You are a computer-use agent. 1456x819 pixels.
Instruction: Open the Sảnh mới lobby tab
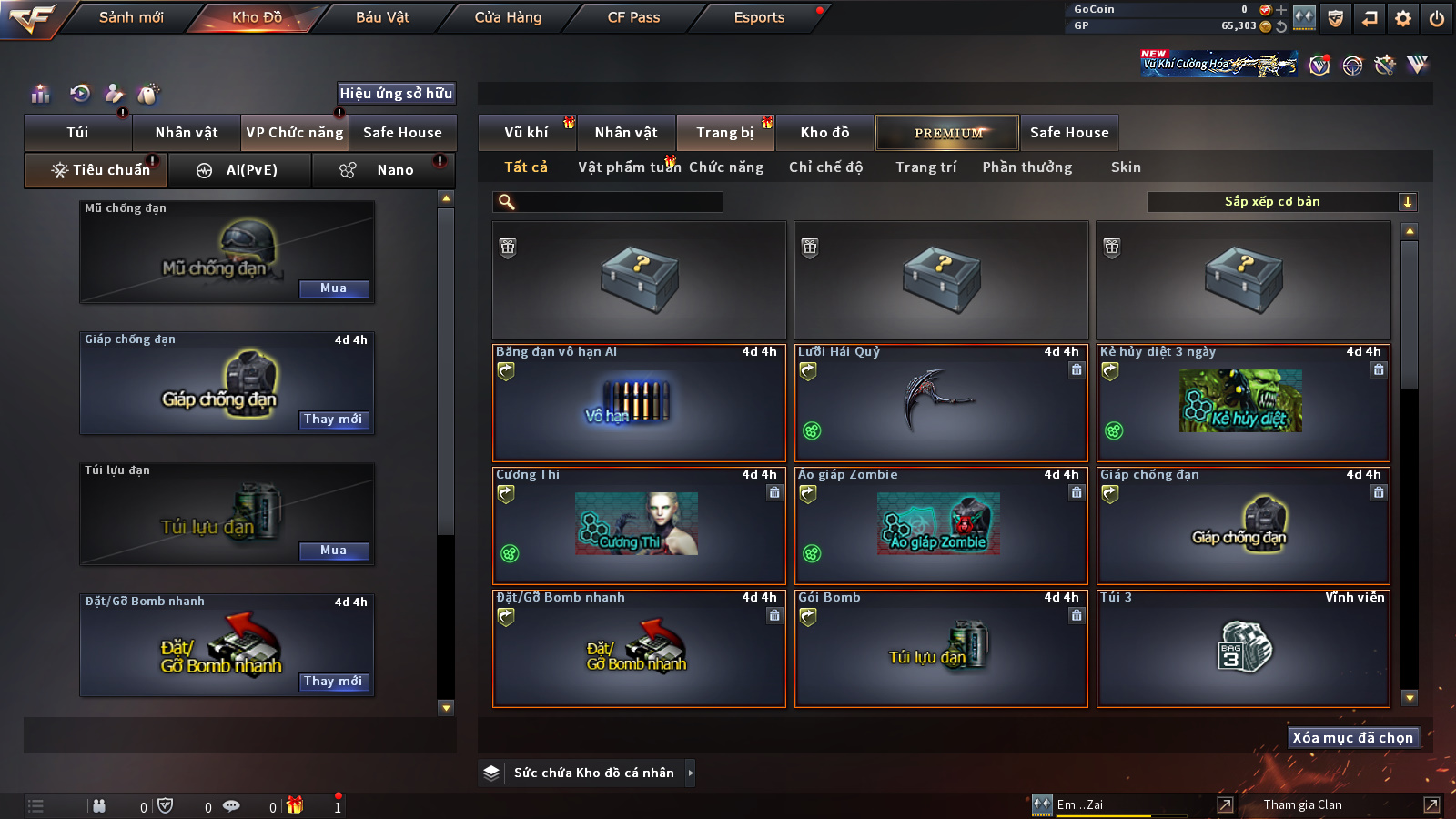click(131, 17)
